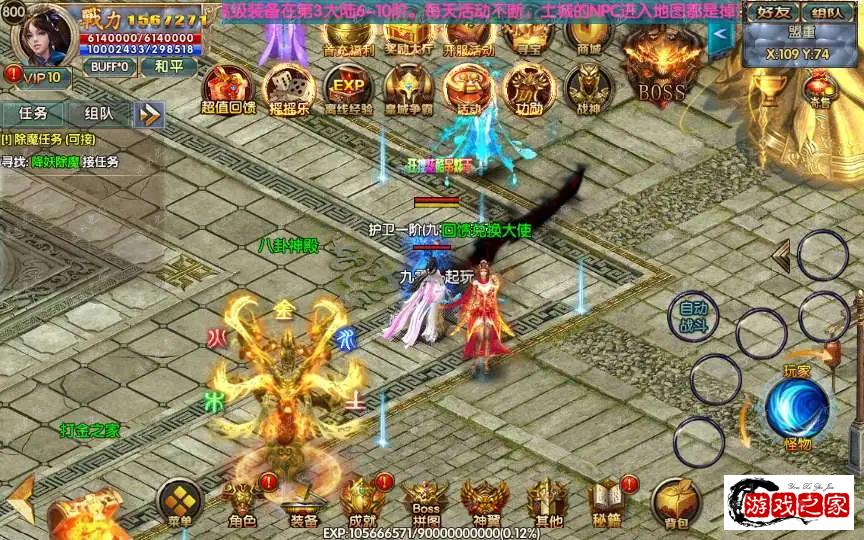
Task: Open the 角色 character sheet
Action: [x=242, y=503]
